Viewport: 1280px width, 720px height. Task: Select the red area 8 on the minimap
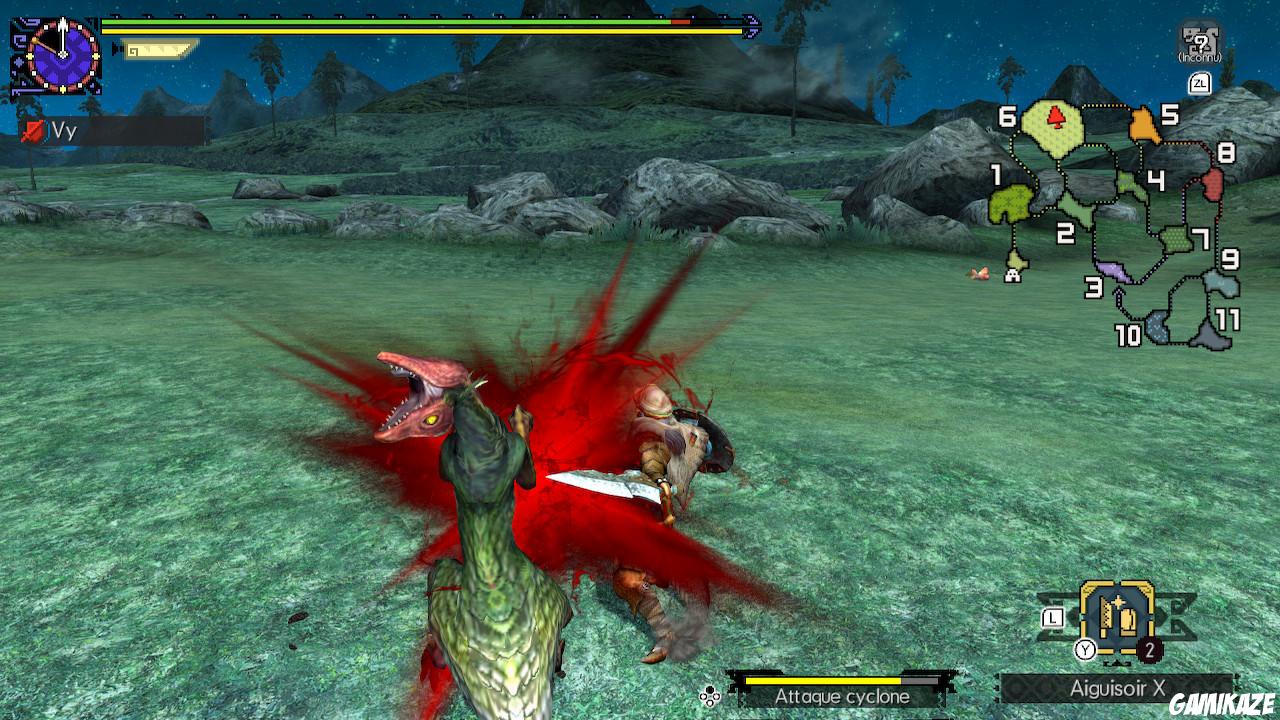coord(1212,184)
